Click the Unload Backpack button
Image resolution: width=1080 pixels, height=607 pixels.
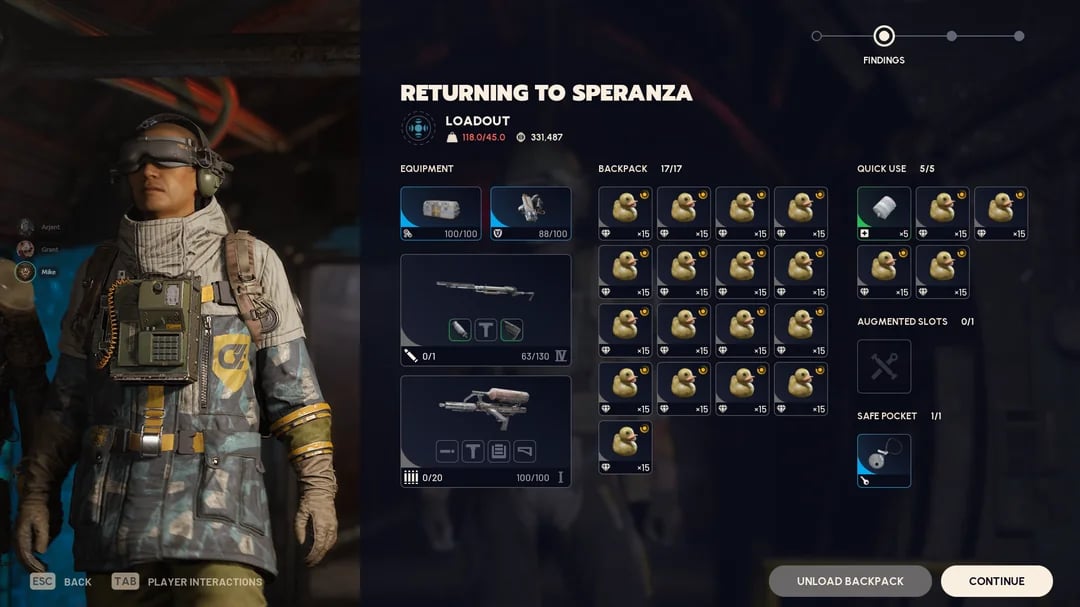850,581
